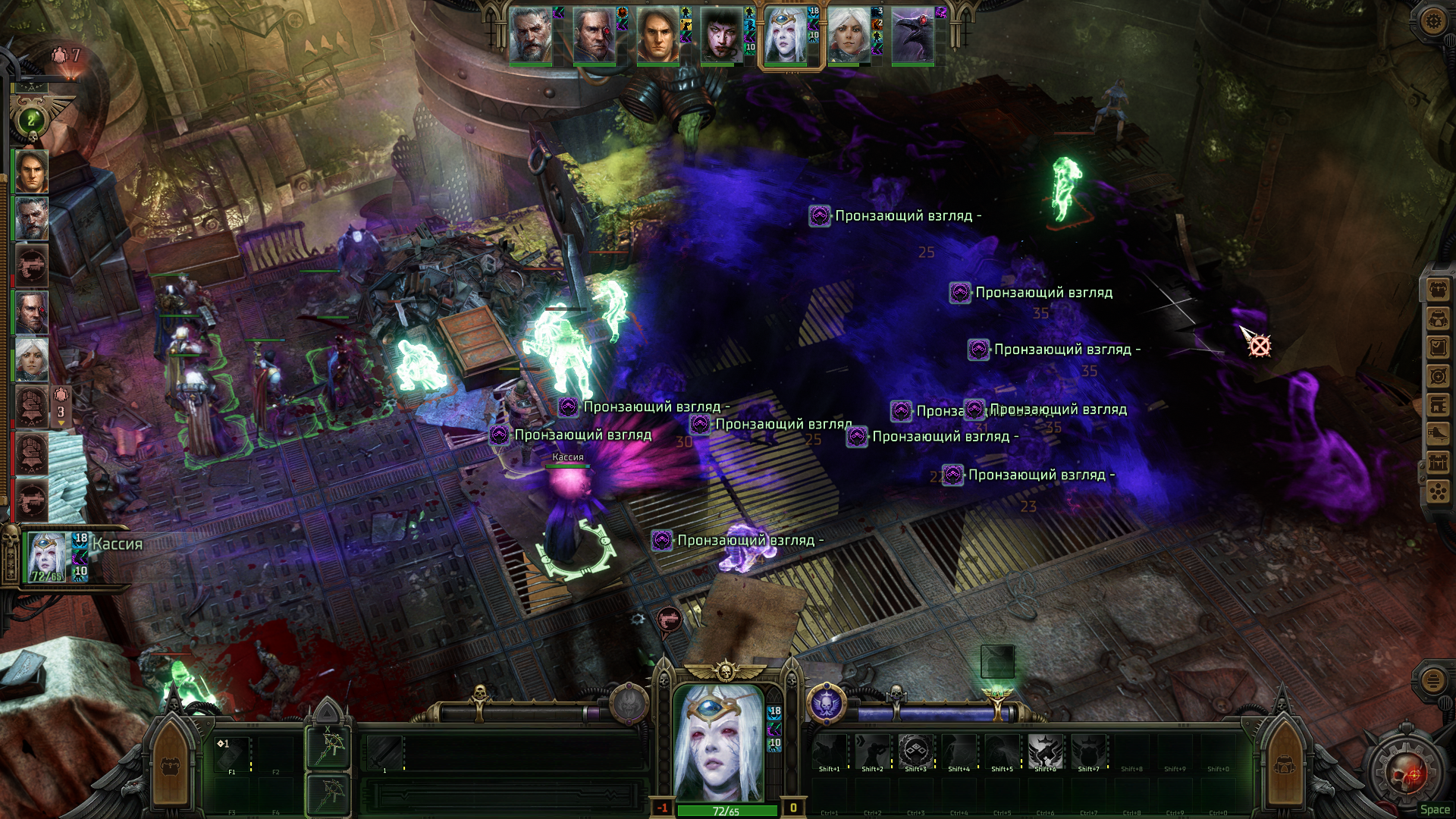
Task: Use the kneeling rifleman ability
Action: [872, 751]
